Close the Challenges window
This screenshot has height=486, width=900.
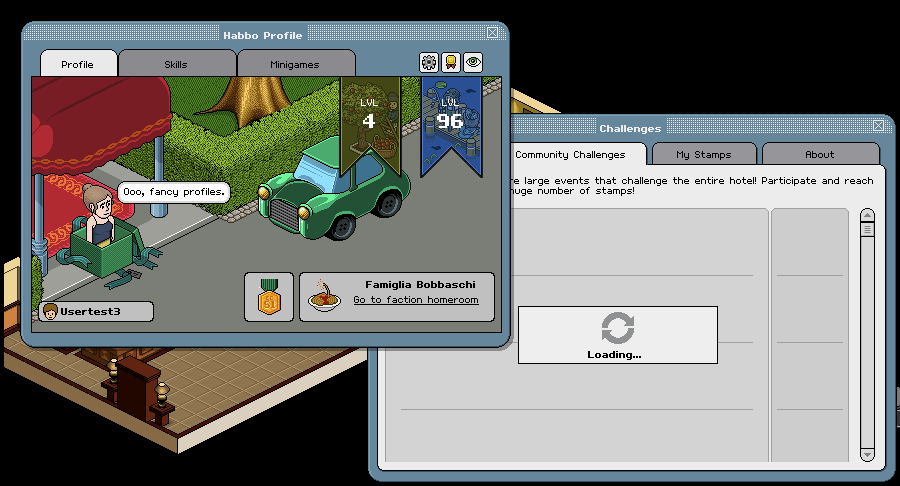point(878,126)
